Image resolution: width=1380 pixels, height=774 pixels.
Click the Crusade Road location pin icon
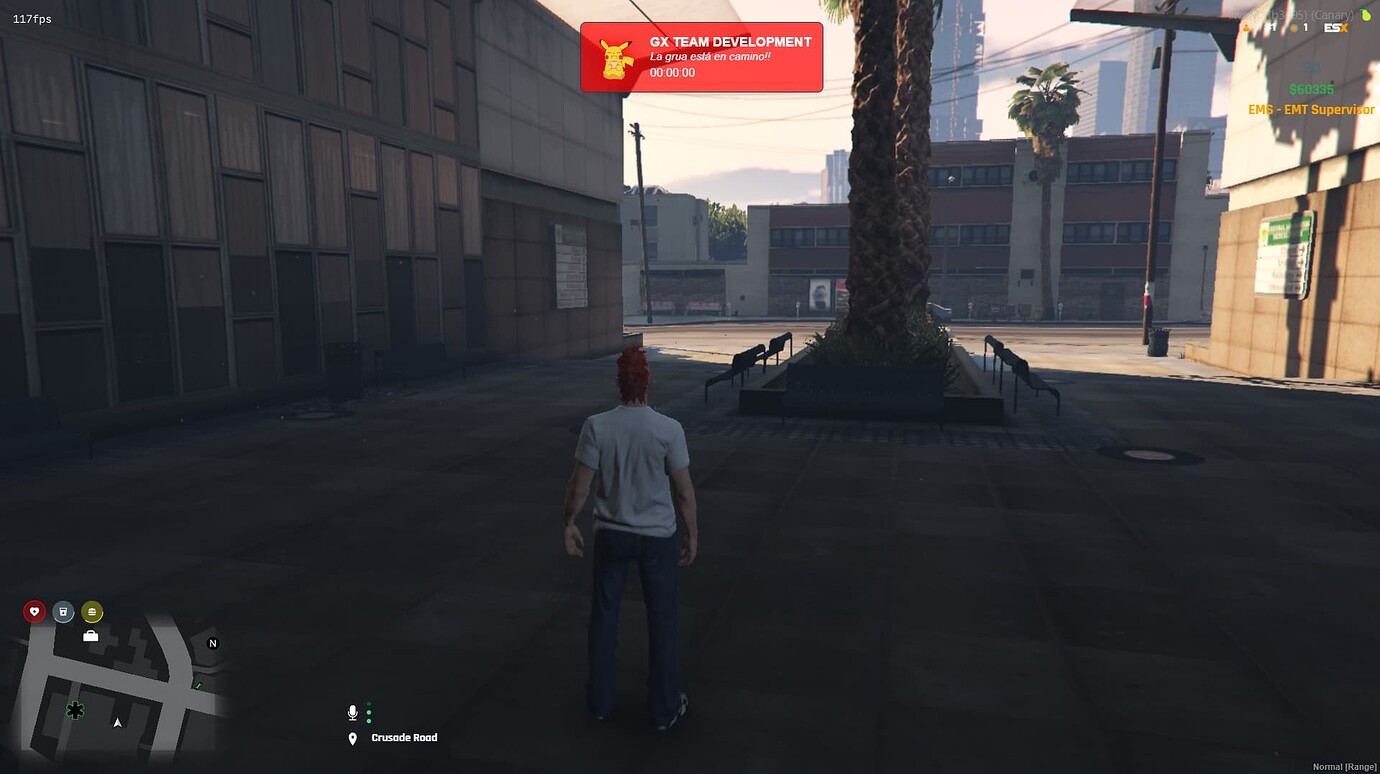(x=352, y=738)
